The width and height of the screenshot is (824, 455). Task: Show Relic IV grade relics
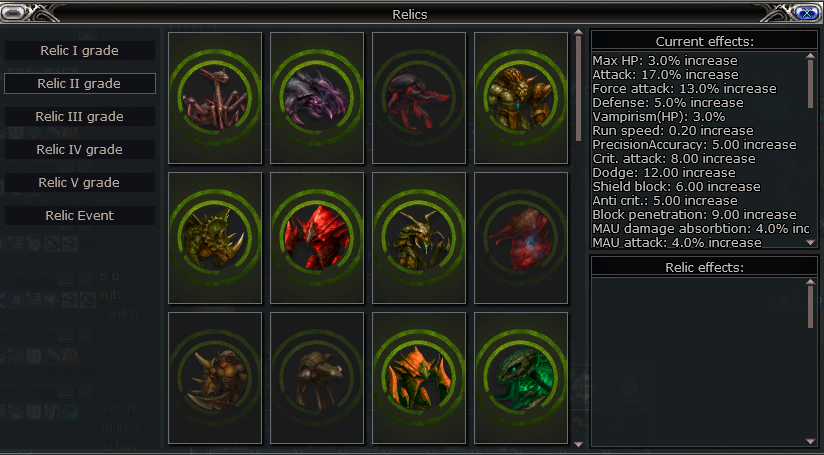coord(80,149)
